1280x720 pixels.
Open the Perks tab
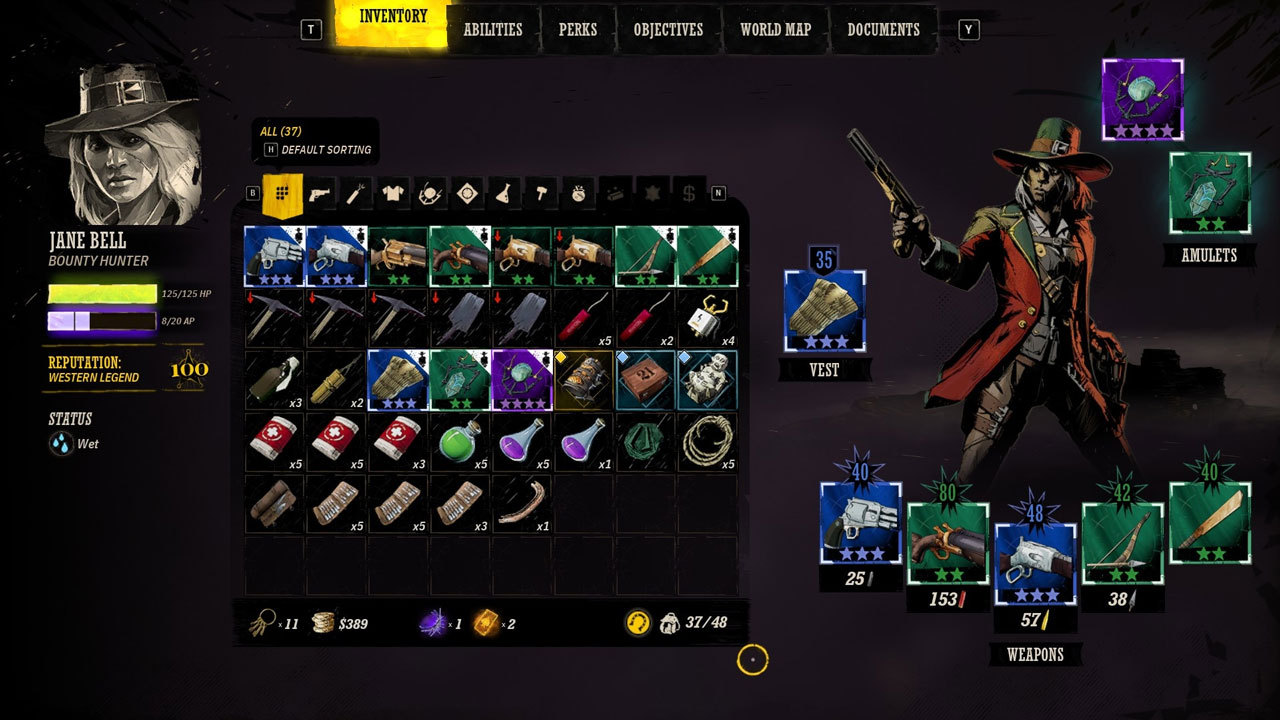click(577, 30)
